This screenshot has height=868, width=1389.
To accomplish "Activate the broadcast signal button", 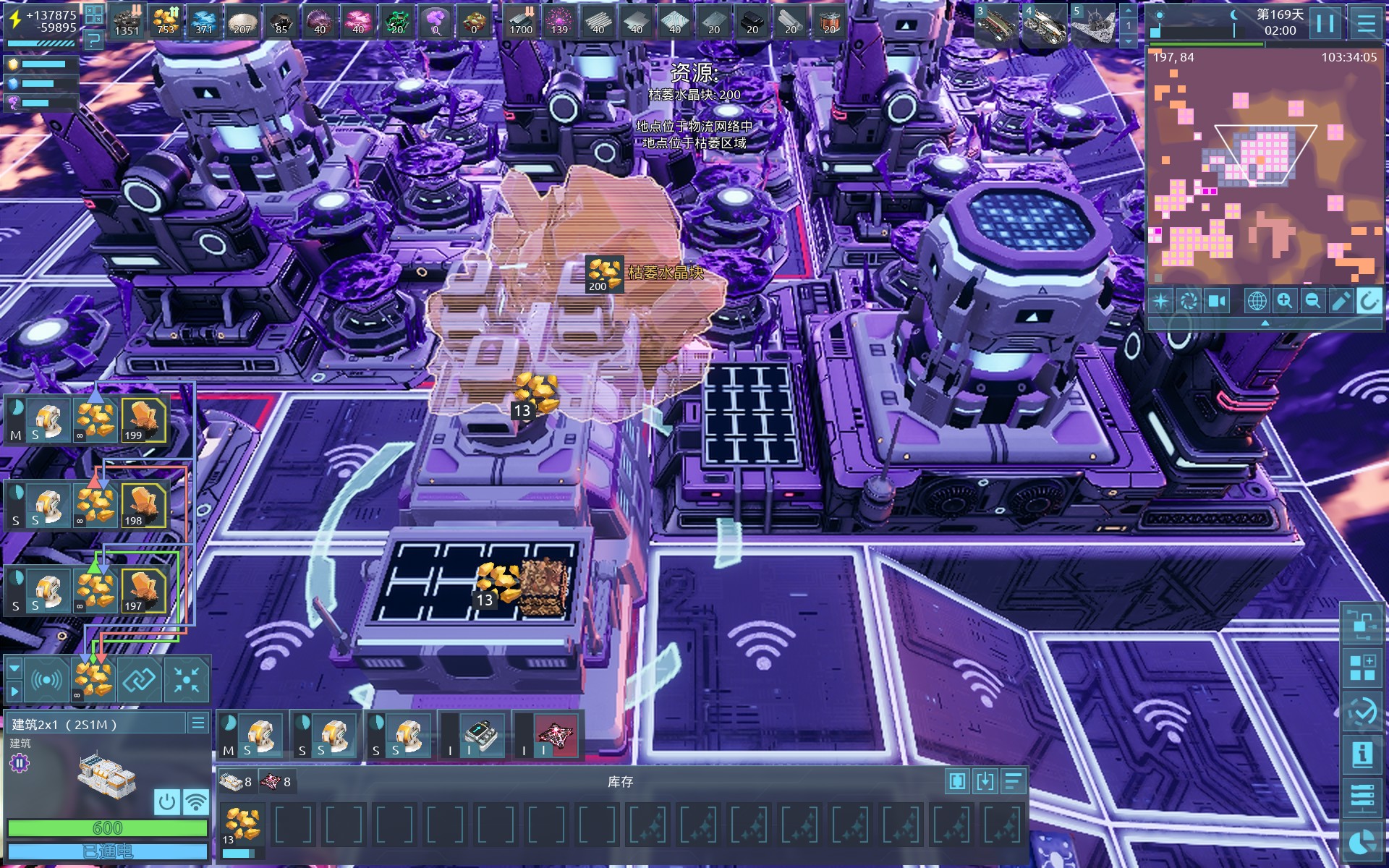I will [46, 680].
